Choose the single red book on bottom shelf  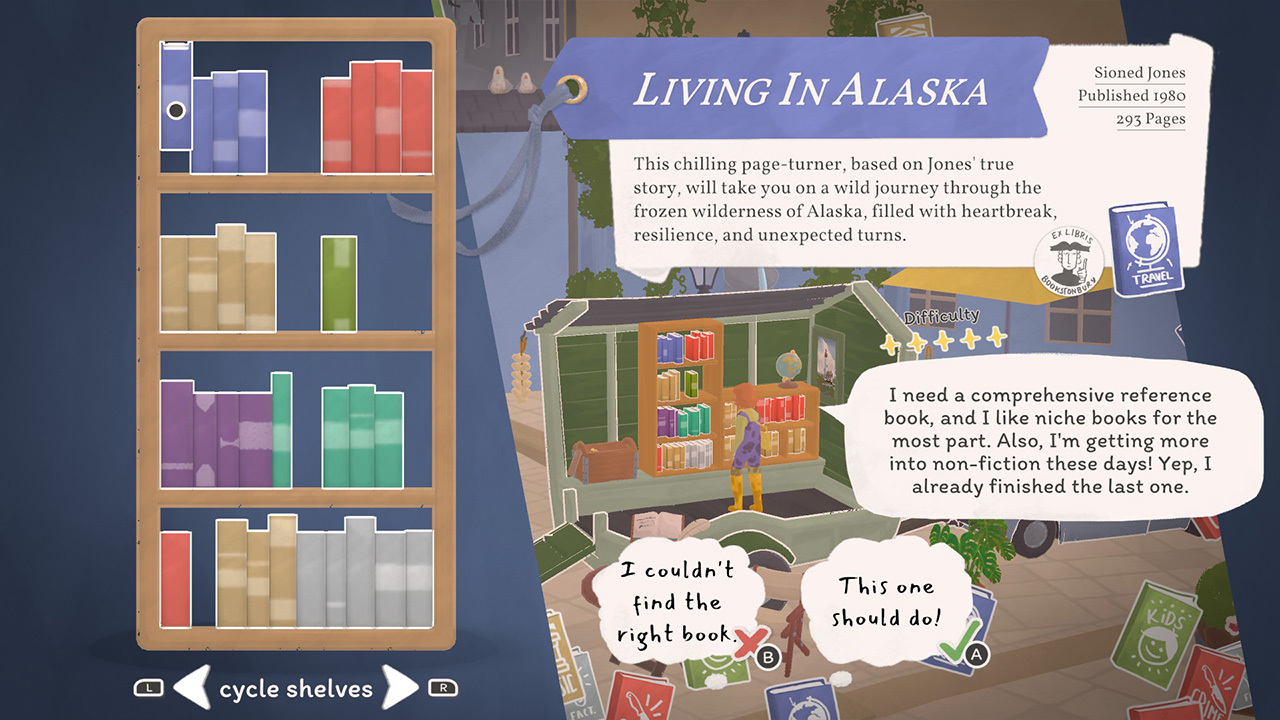coord(175,579)
